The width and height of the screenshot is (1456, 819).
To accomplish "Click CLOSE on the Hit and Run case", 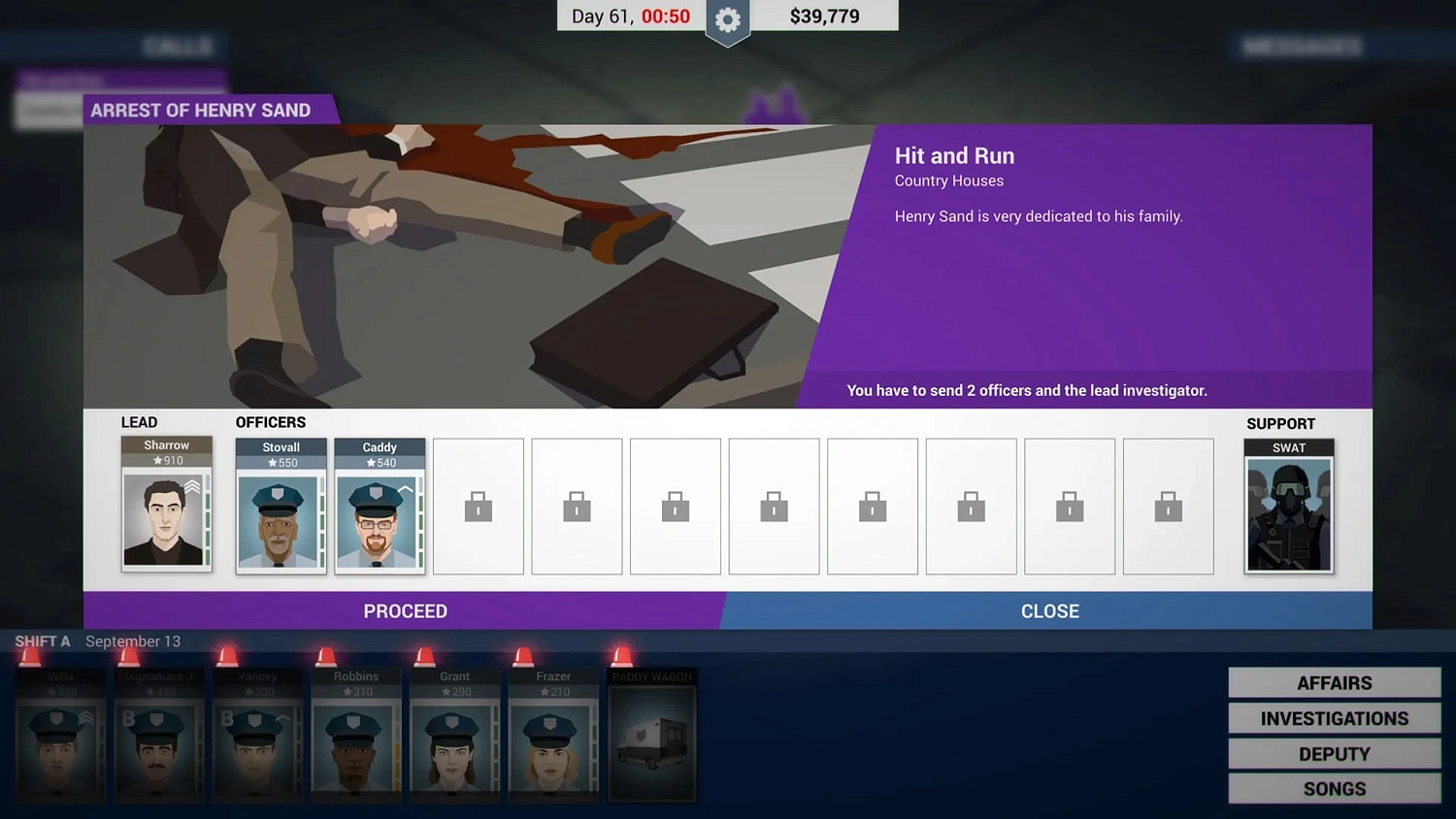I will tap(1049, 611).
